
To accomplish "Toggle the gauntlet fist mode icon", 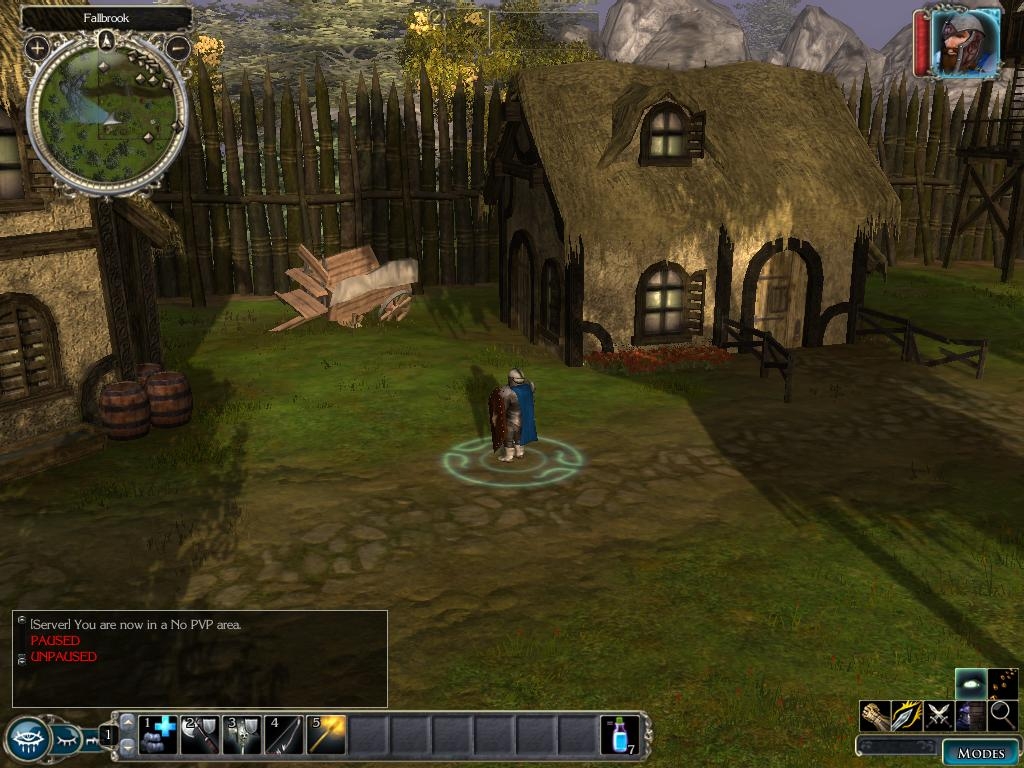I will (875, 715).
